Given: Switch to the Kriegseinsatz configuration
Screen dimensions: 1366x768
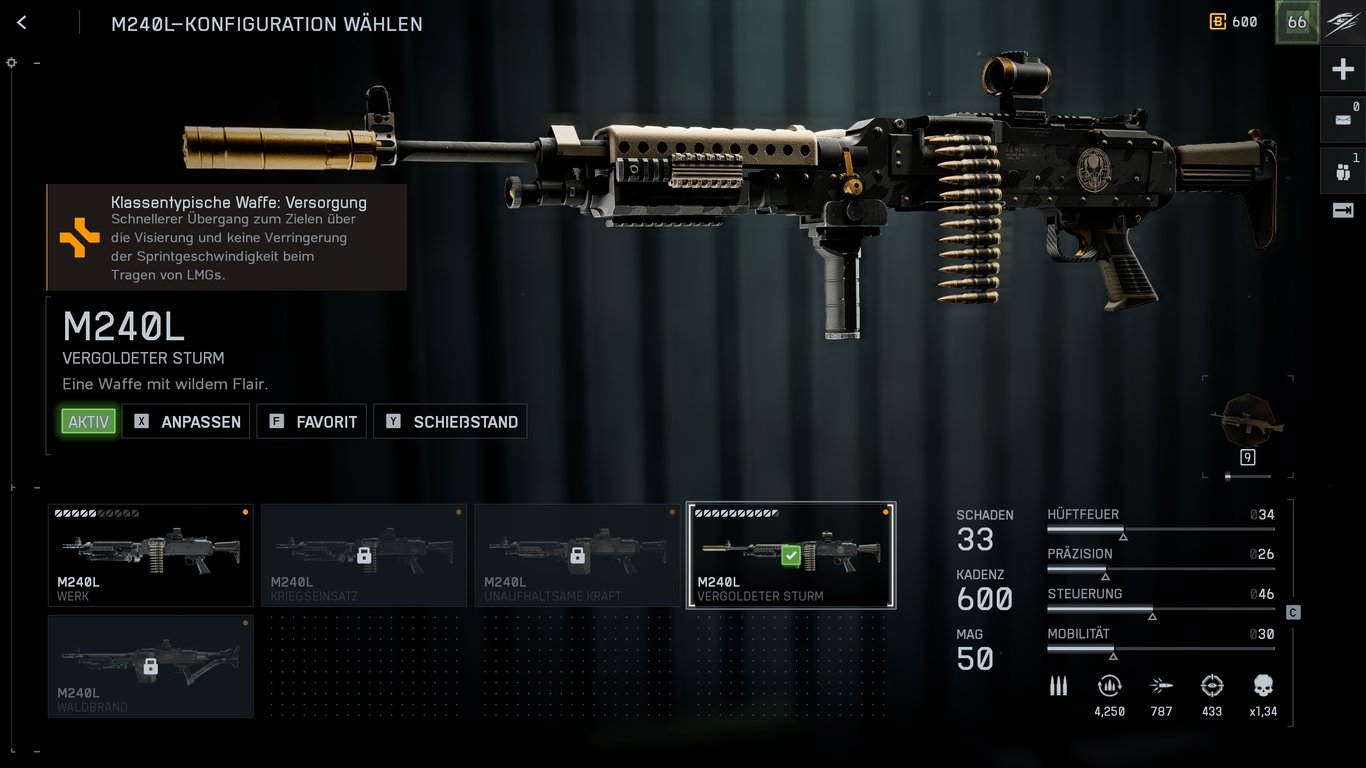Looking at the screenshot, I should (x=364, y=555).
